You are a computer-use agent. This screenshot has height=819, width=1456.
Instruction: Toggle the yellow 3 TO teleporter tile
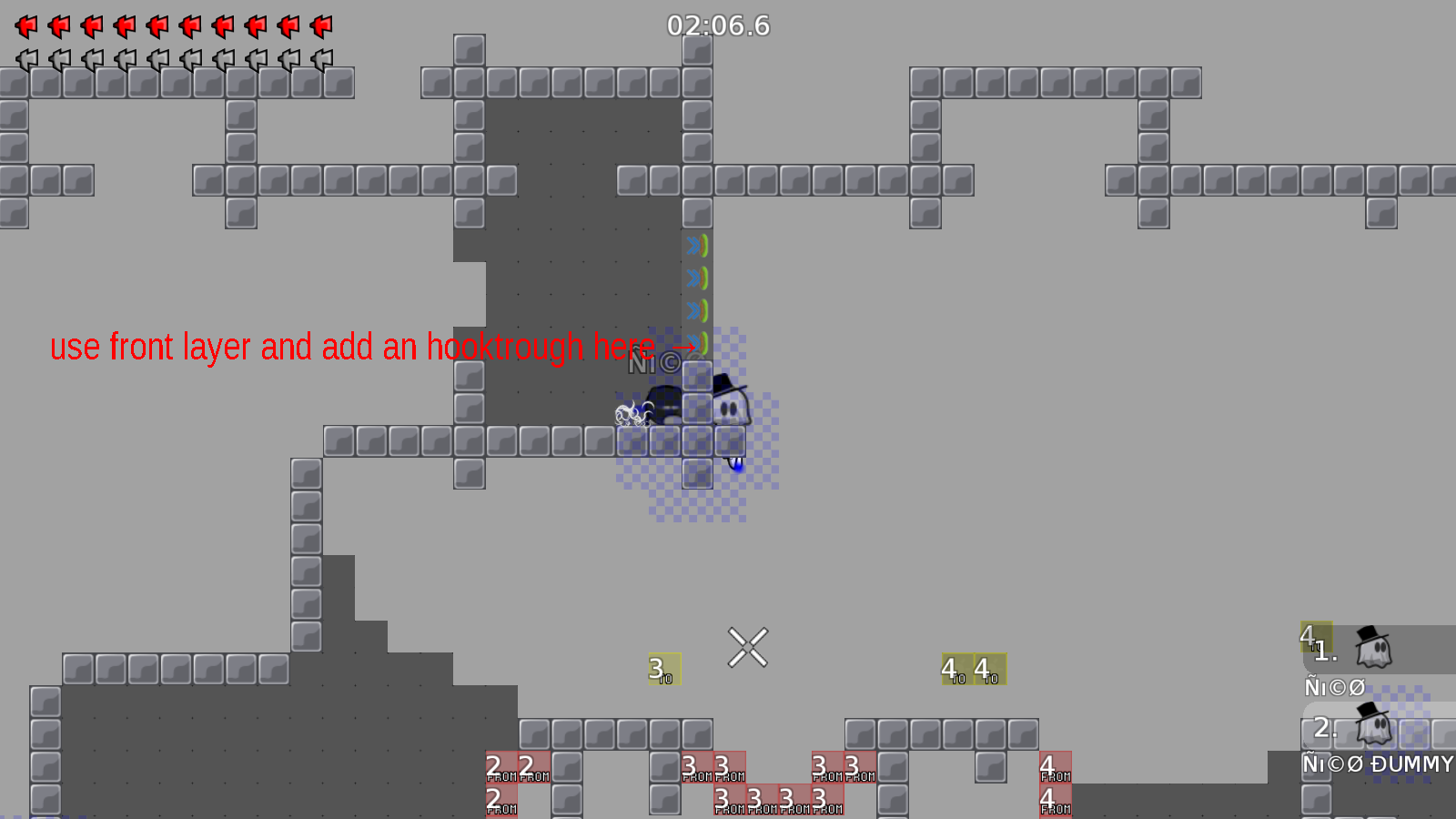point(663,671)
